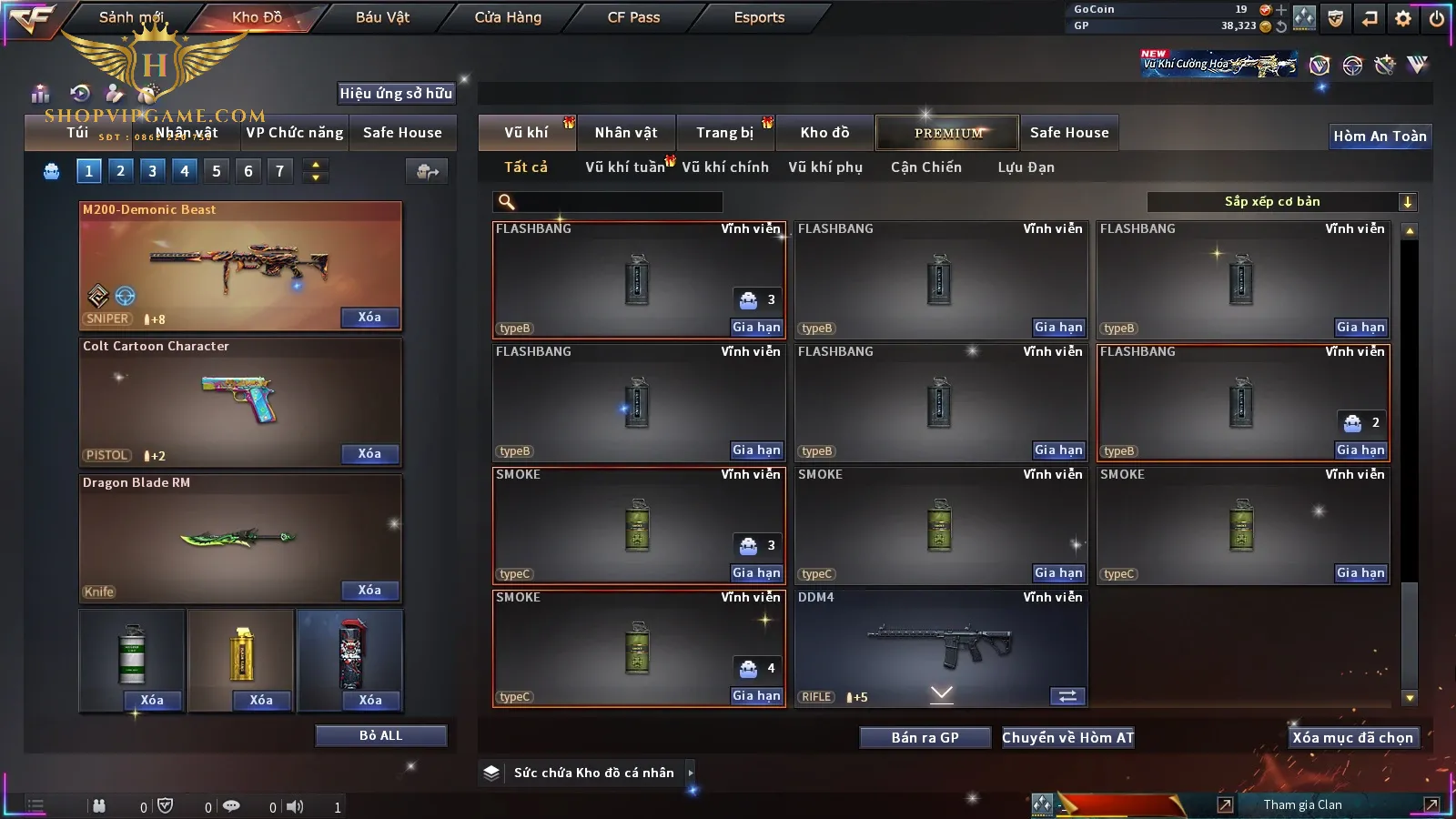Click the Bỏ ALL button
The height and width of the screenshot is (819, 1456).
coord(380,736)
